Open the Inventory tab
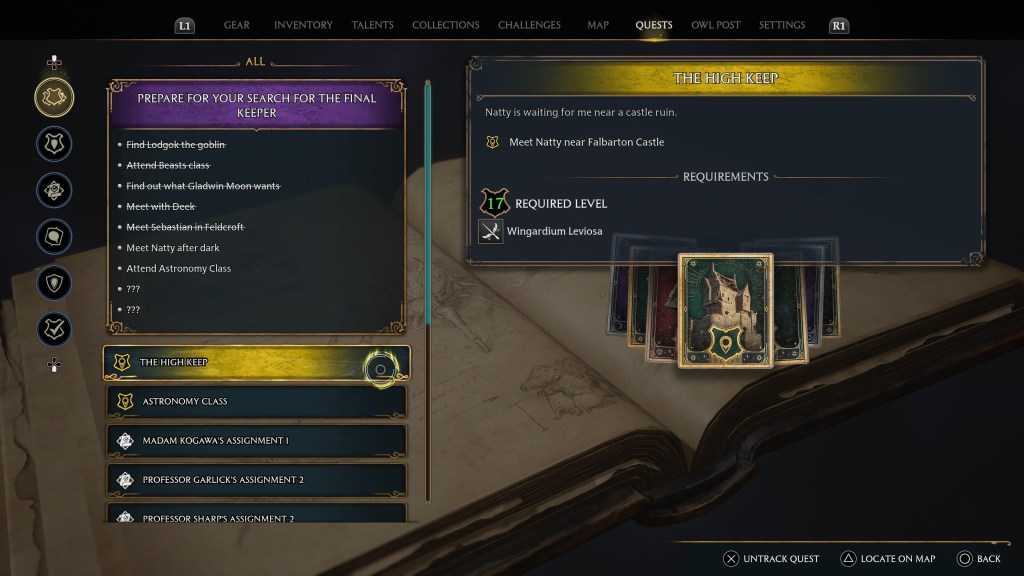1024x576 pixels. (x=303, y=25)
